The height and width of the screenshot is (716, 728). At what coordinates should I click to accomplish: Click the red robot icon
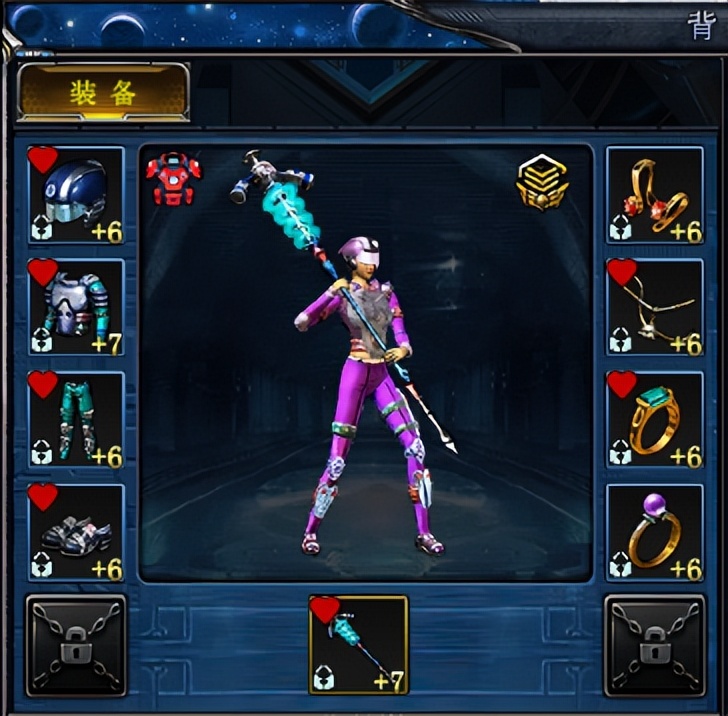coord(167,181)
